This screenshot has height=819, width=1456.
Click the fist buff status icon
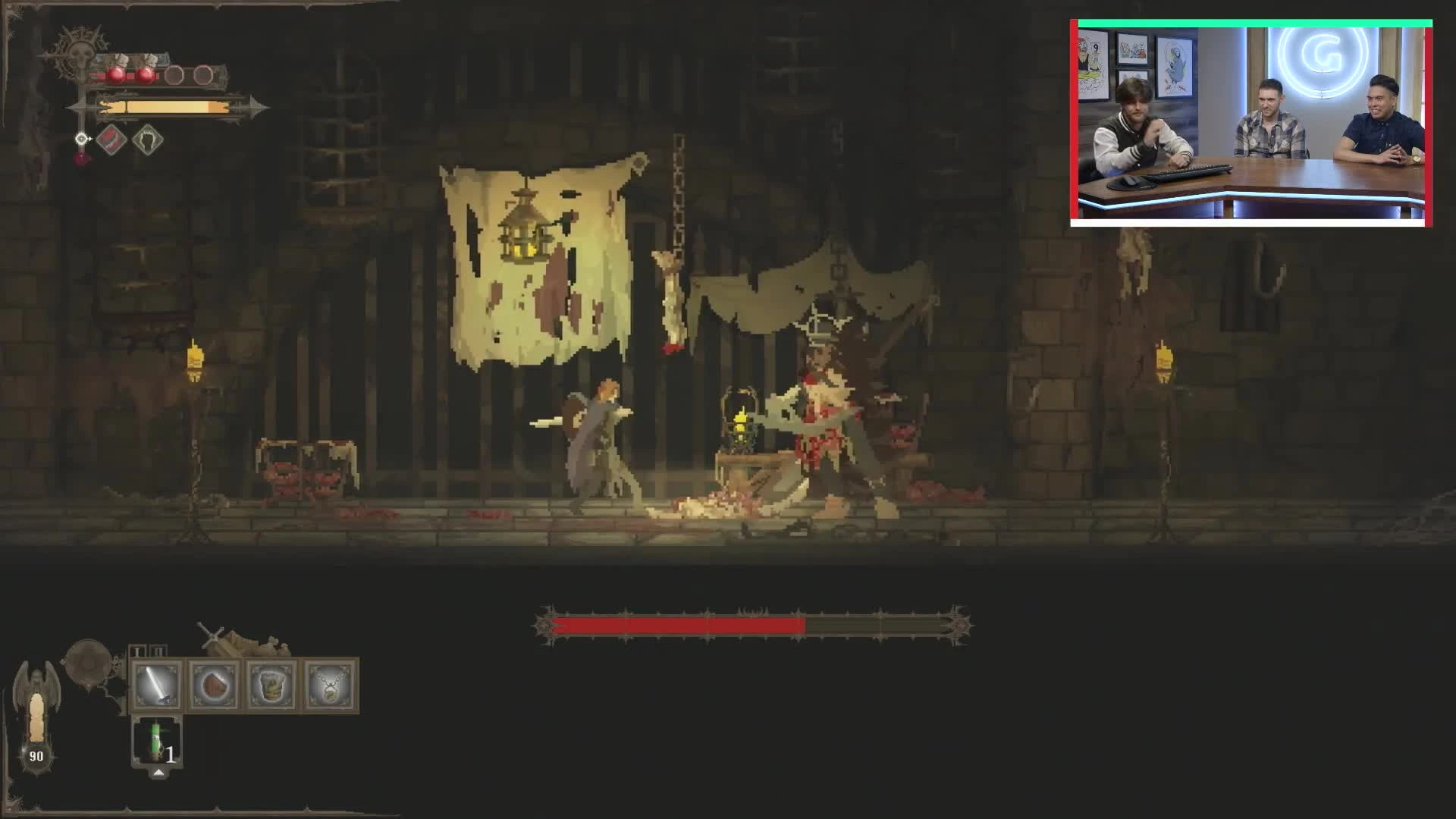[x=150, y=141]
